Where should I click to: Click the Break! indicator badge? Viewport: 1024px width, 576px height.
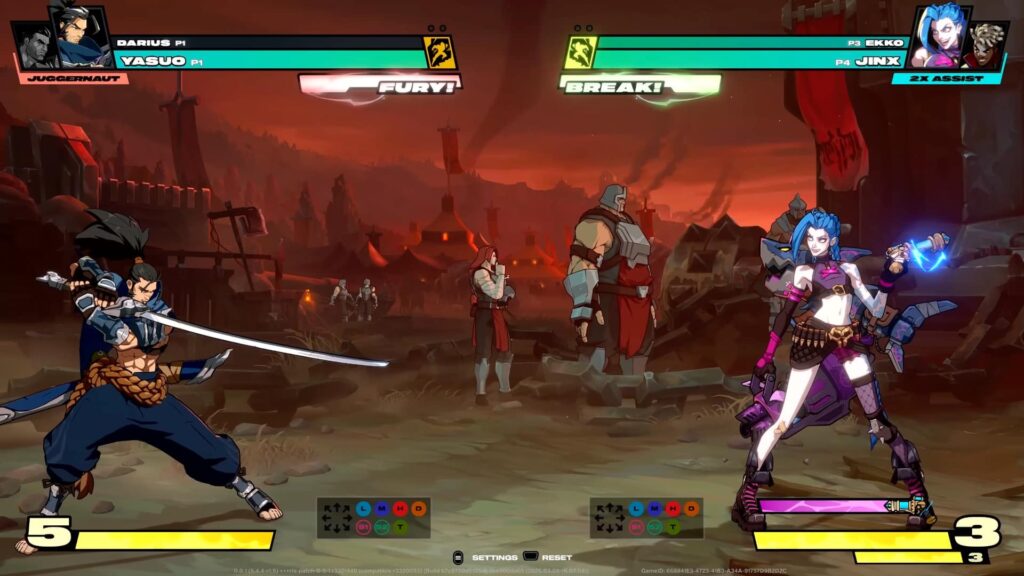coord(640,88)
